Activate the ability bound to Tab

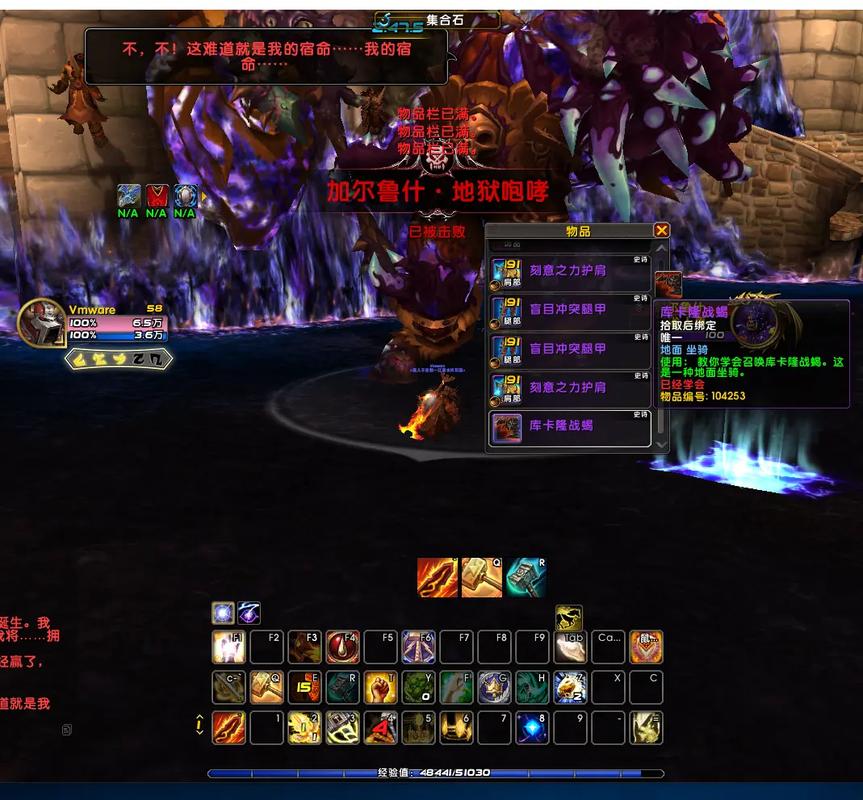click(x=570, y=647)
